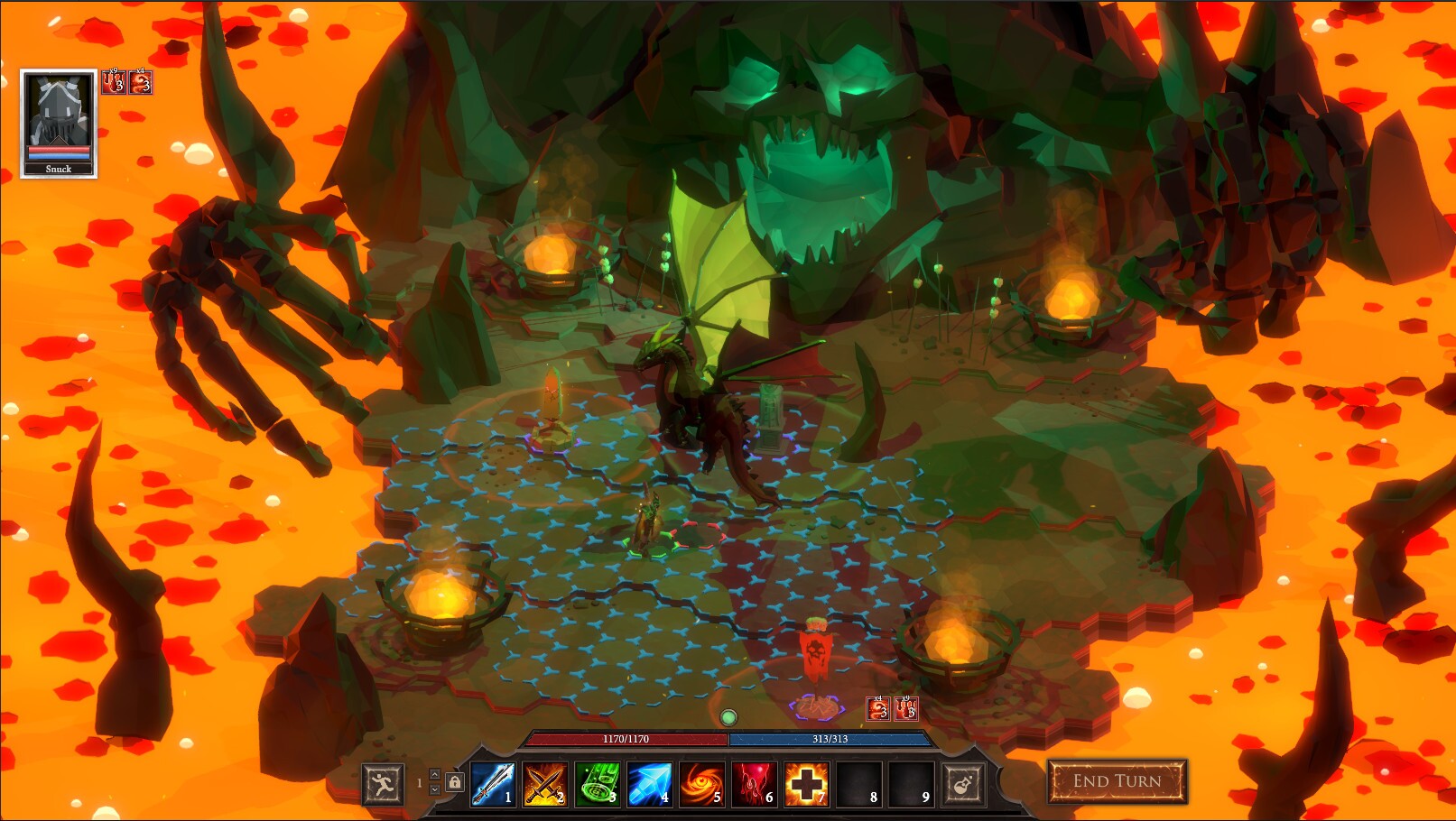Inspect the x4 fire buff beside Snuck's portrait
The image size is (1456, 821).
(141, 82)
